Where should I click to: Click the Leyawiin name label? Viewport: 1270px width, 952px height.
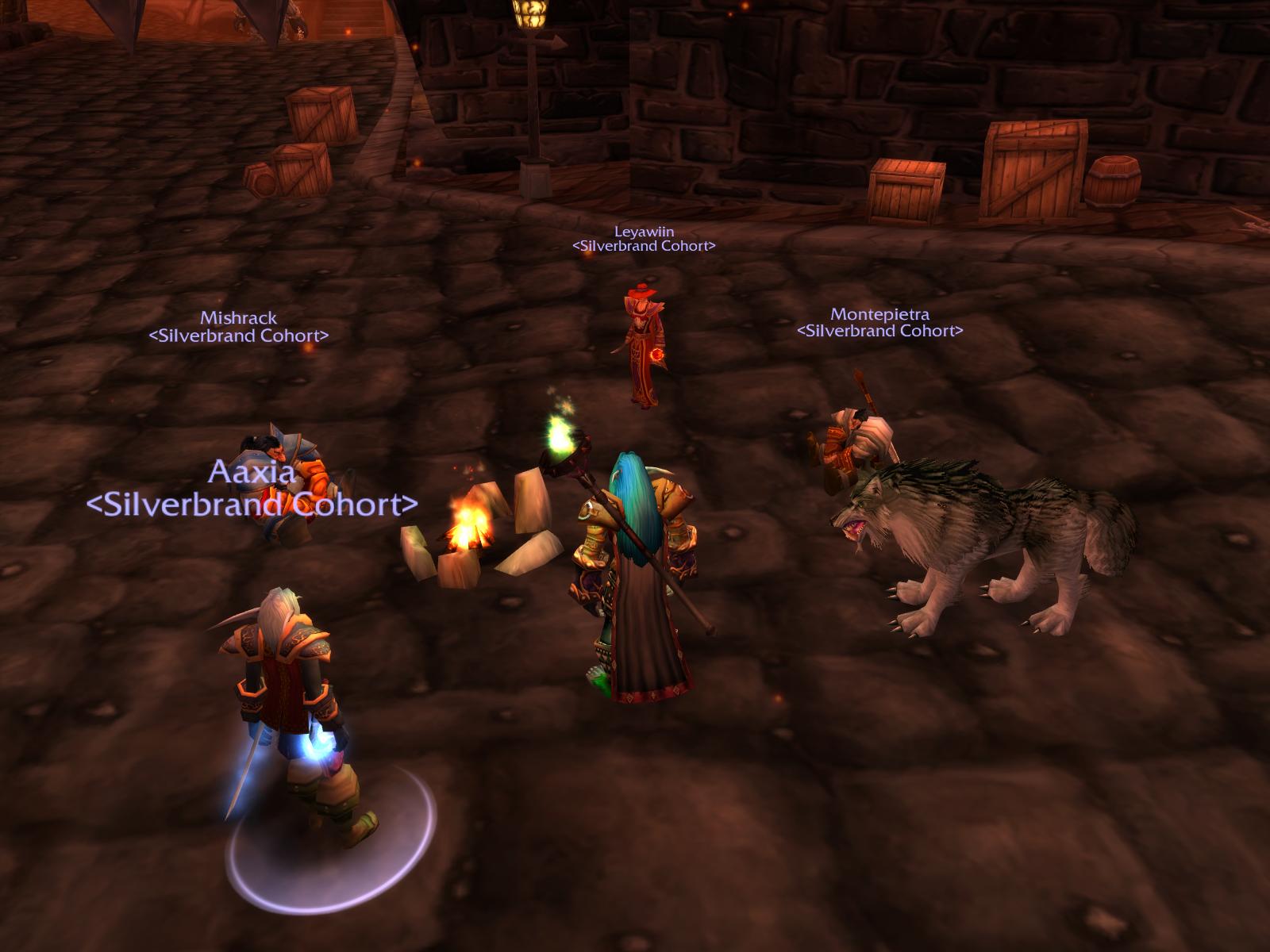coord(644,232)
